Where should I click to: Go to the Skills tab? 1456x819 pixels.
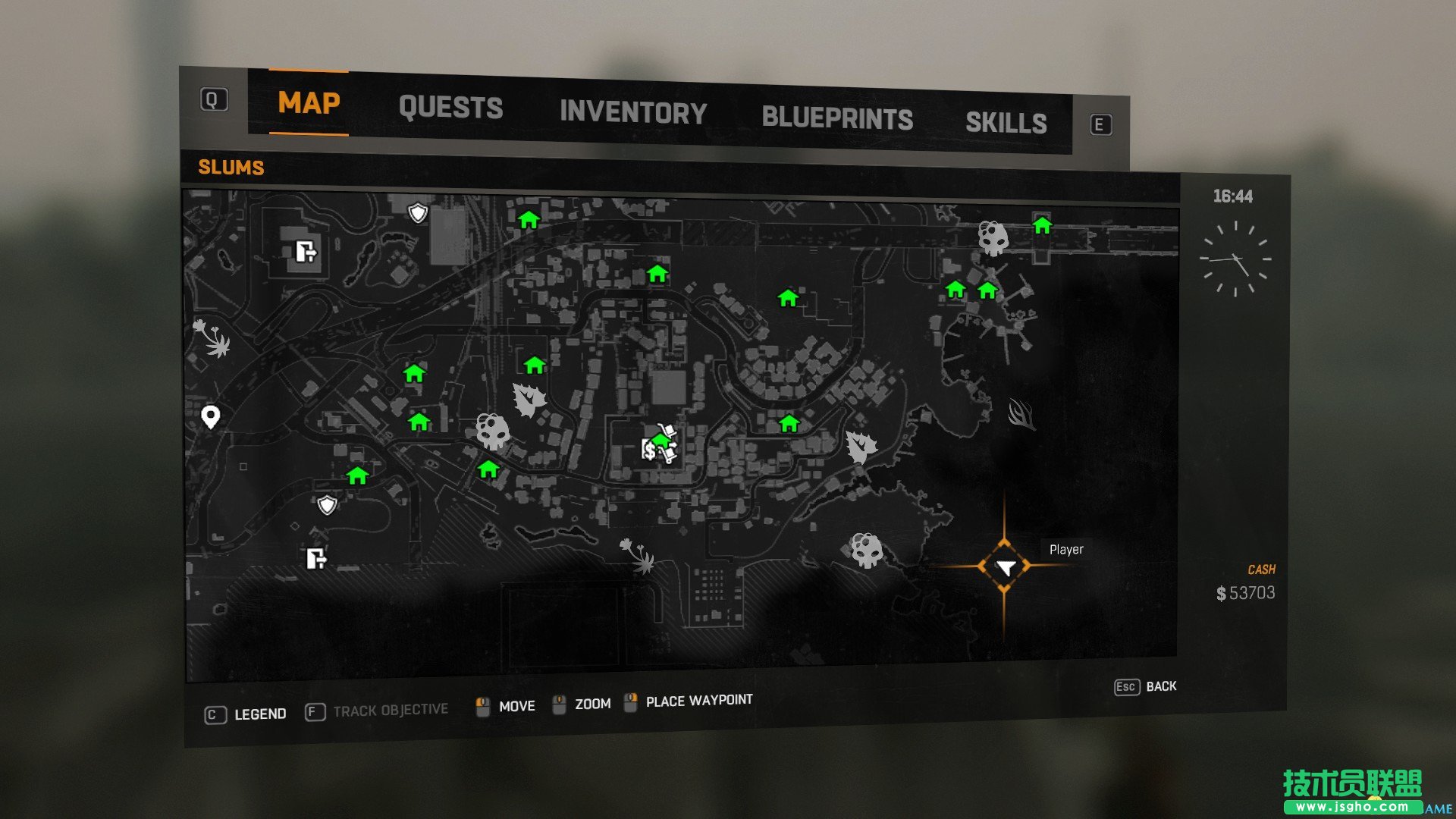tap(1006, 123)
